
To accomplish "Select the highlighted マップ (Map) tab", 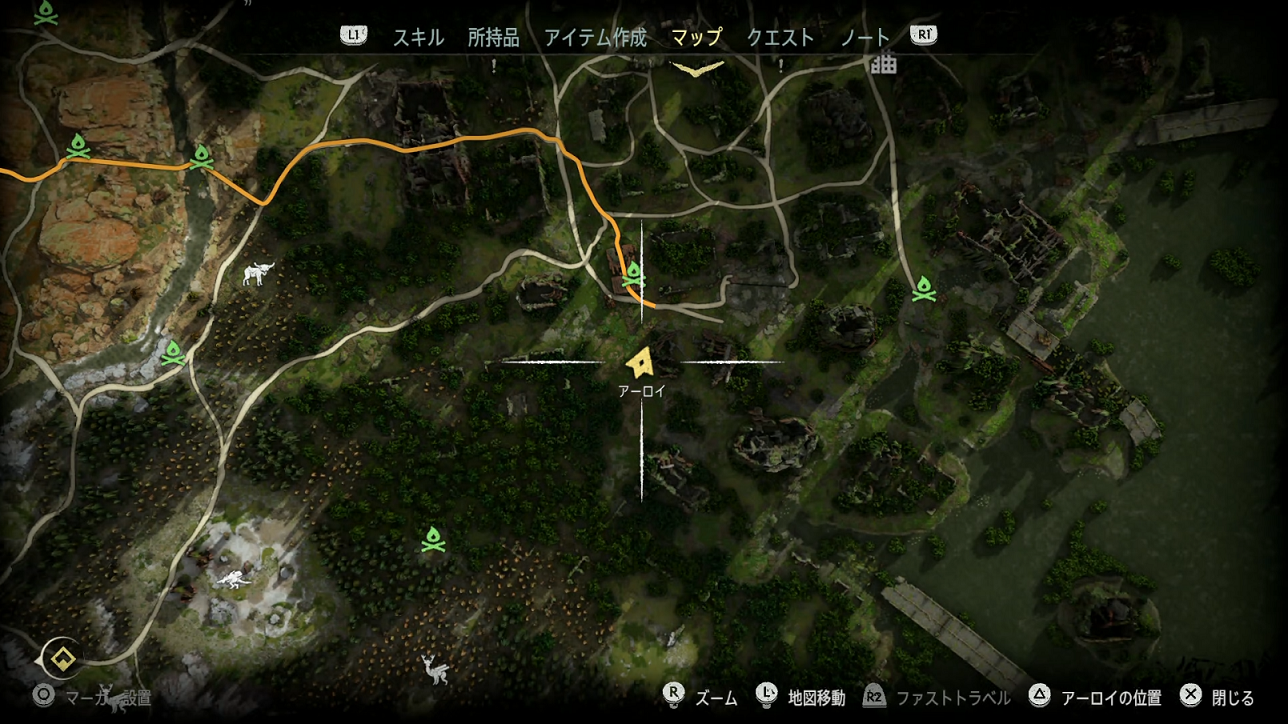I will click(697, 38).
